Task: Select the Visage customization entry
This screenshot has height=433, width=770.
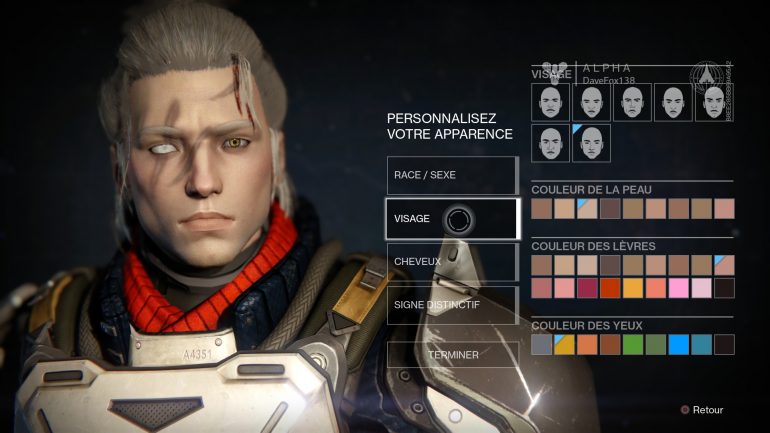Action: [452, 219]
